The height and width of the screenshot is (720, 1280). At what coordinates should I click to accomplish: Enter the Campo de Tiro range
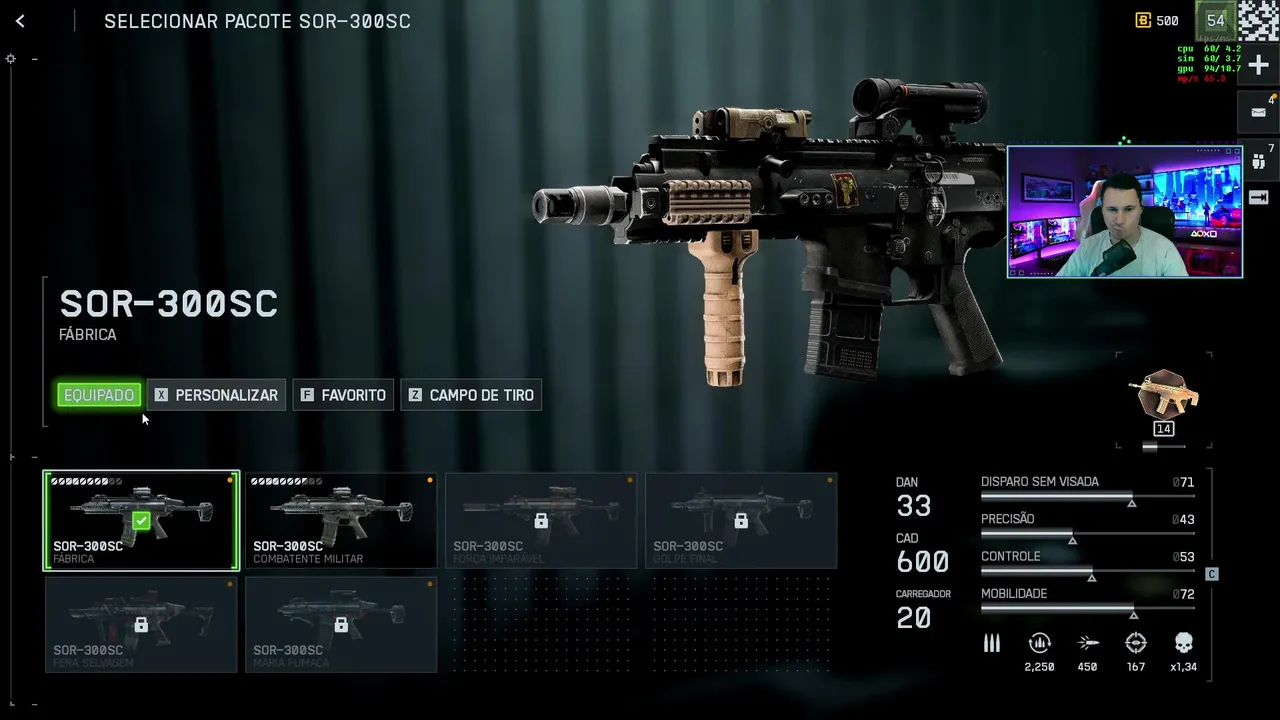471,395
